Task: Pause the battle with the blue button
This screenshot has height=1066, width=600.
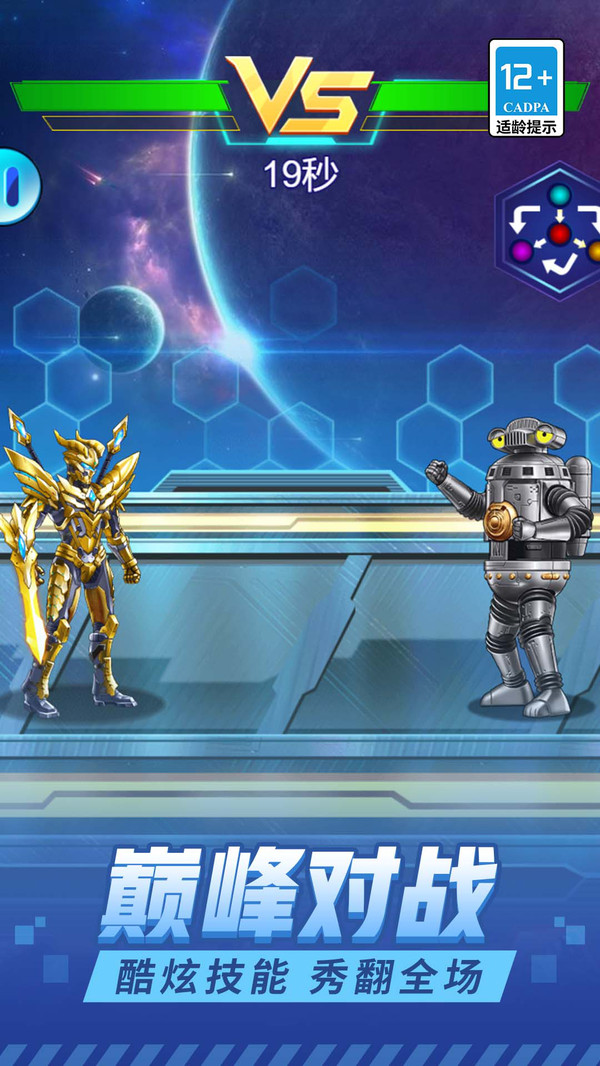Action: coord(14,186)
